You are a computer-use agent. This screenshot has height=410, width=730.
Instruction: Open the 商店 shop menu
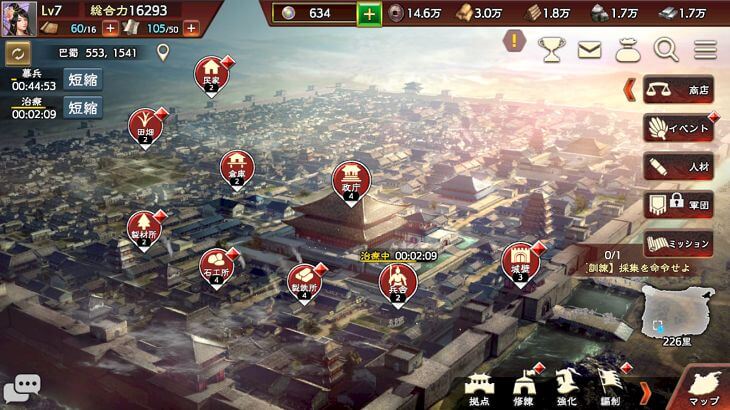tap(678, 89)
